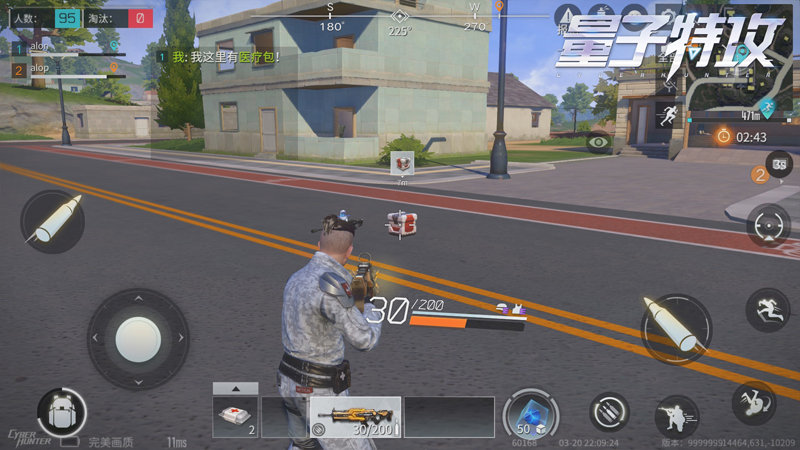
Task: Toggle the crouching soldier stance button
Action: coord(676,414)
